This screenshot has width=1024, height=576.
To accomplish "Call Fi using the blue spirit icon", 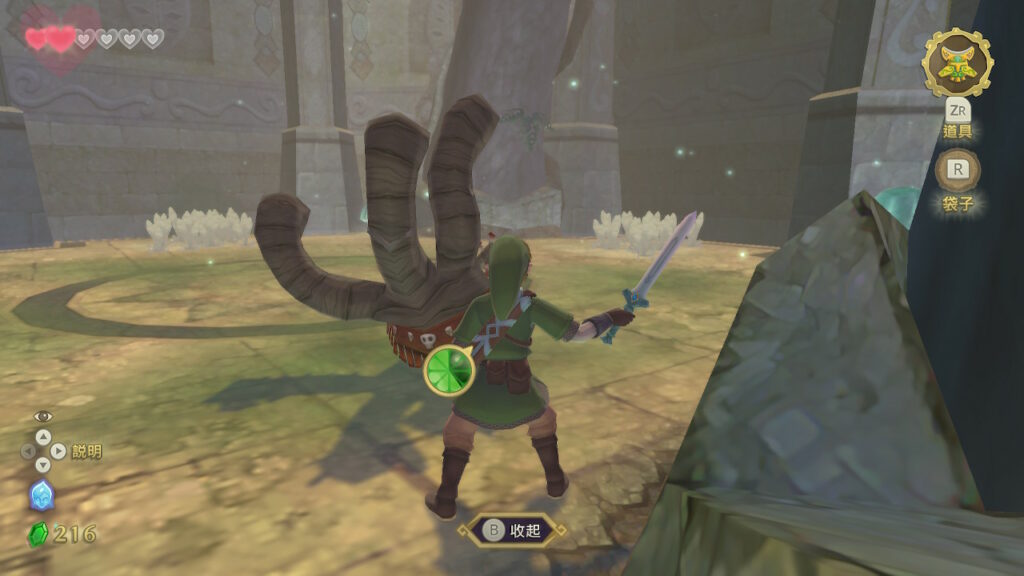I will [x=42, y=495].
